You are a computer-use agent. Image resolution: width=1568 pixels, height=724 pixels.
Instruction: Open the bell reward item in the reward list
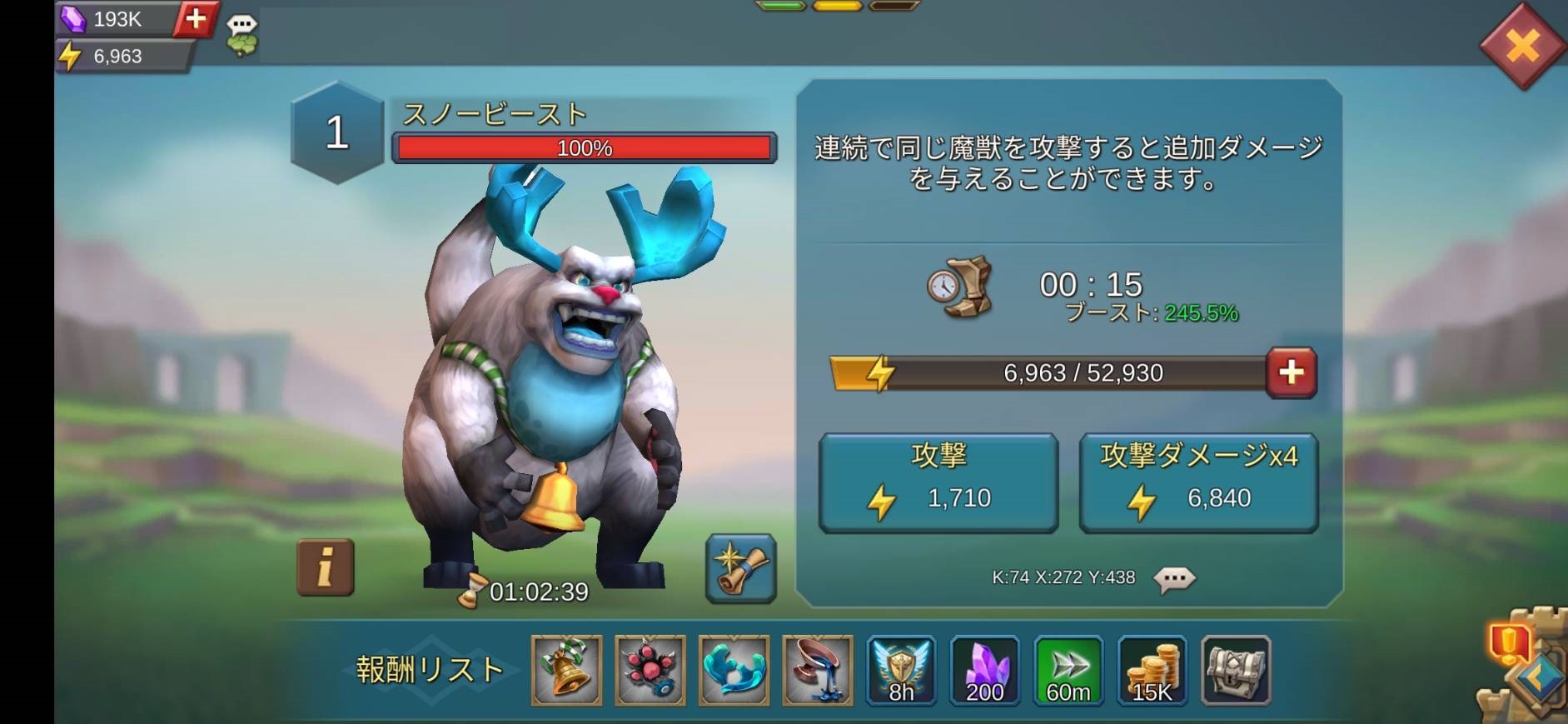click(x=566, y=671)
